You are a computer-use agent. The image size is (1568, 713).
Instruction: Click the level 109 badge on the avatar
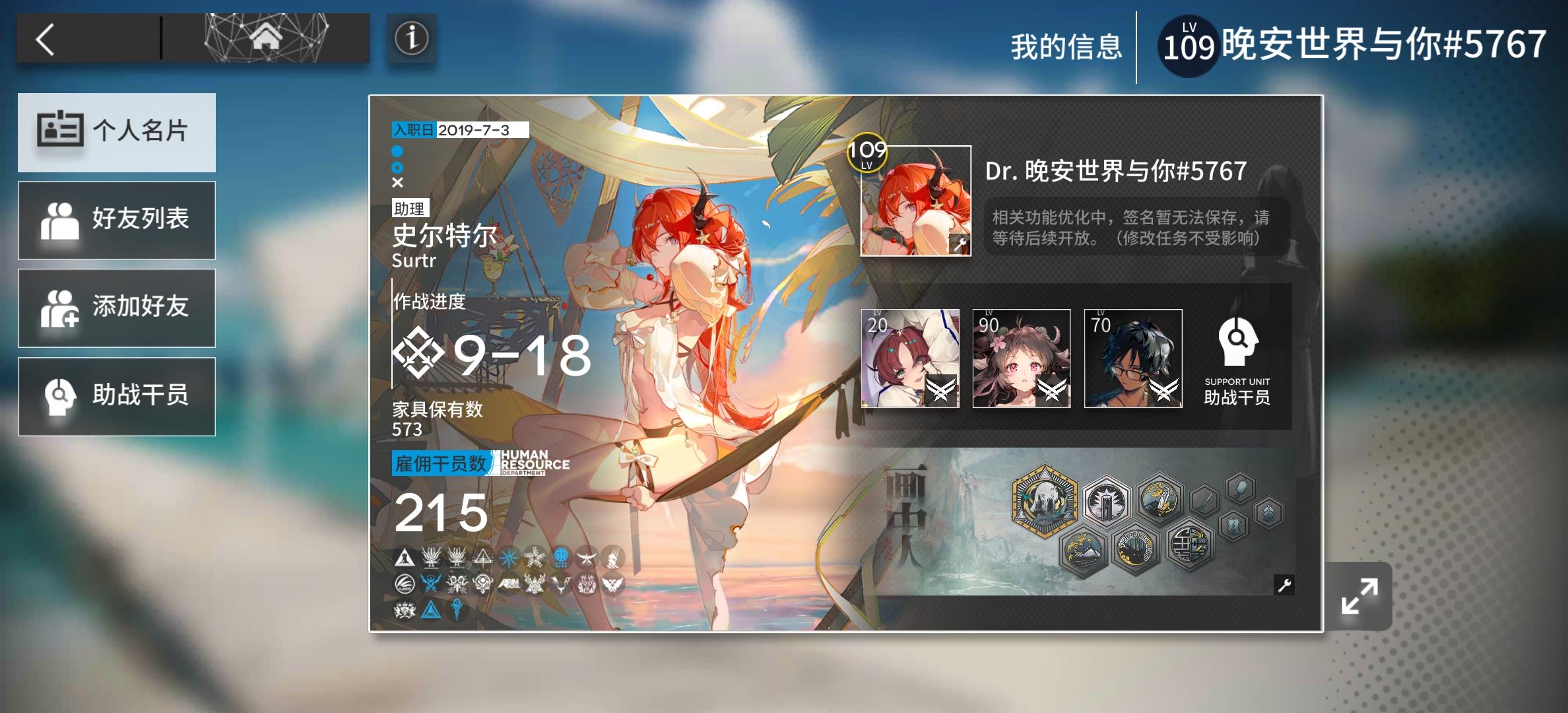pyautogui.click(x=868, y=153)
